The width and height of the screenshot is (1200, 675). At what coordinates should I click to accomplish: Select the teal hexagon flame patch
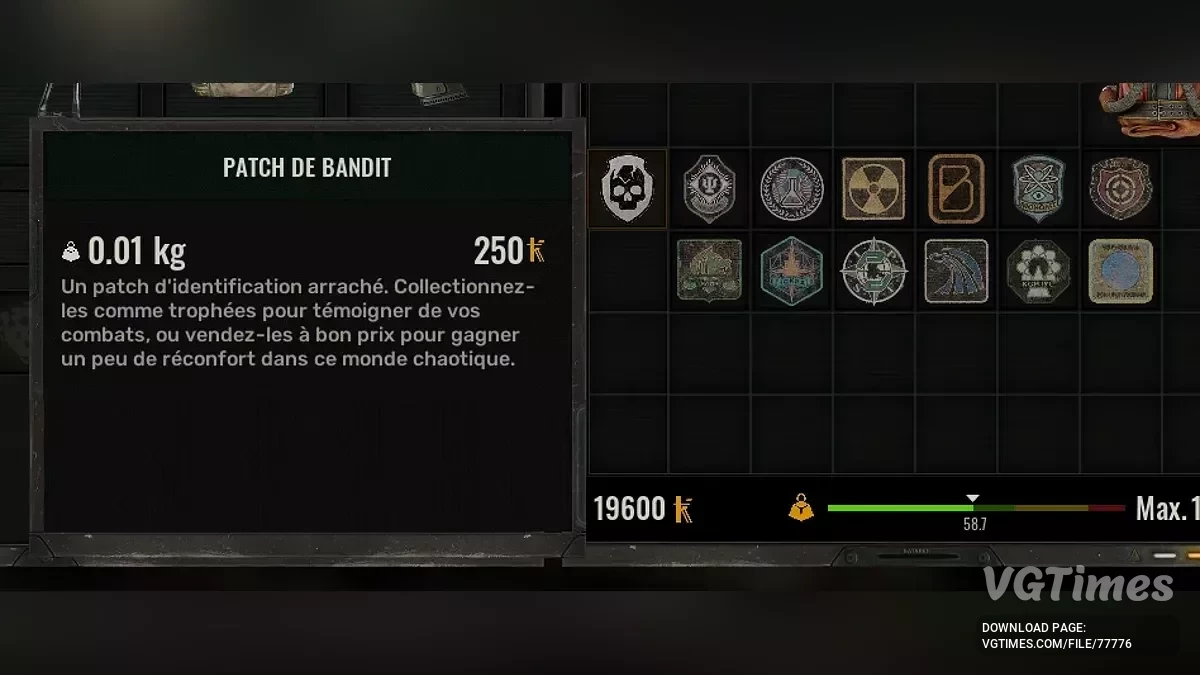pyautogui.click(x=792, y=271)
